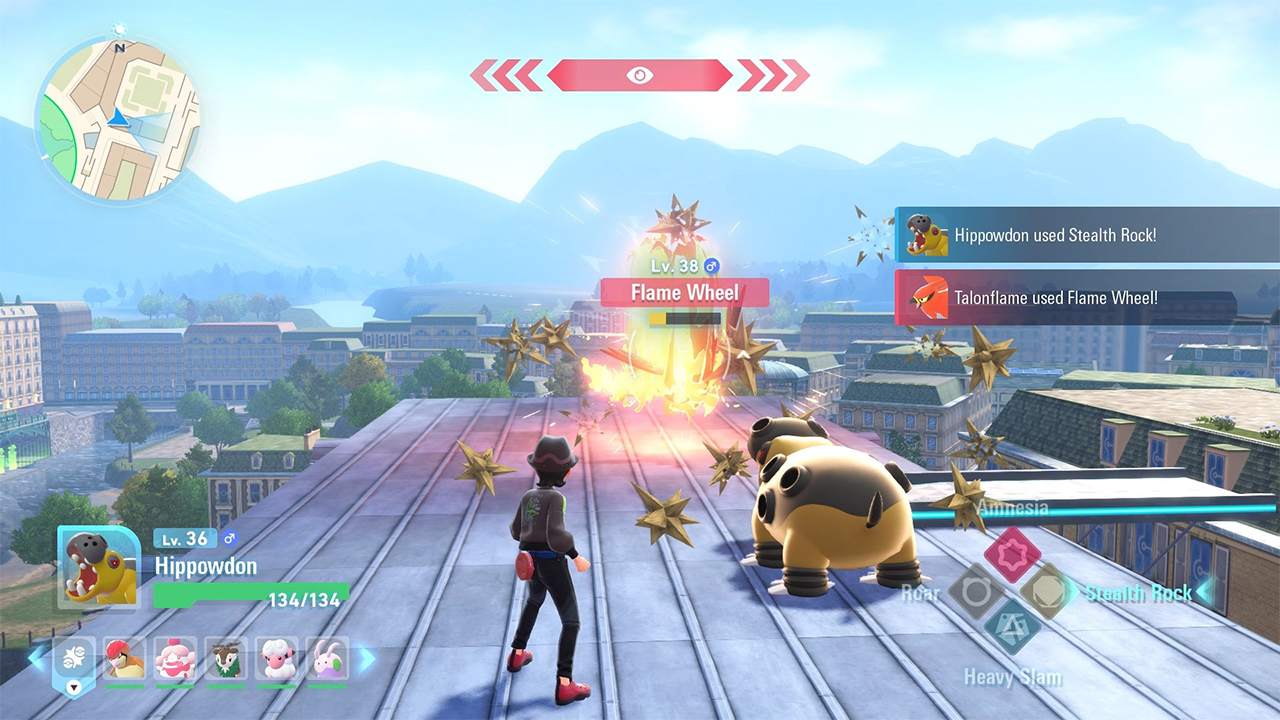
Task: Click the Flame Wheel label above the enemy
Action: click(x=686, y=292)
